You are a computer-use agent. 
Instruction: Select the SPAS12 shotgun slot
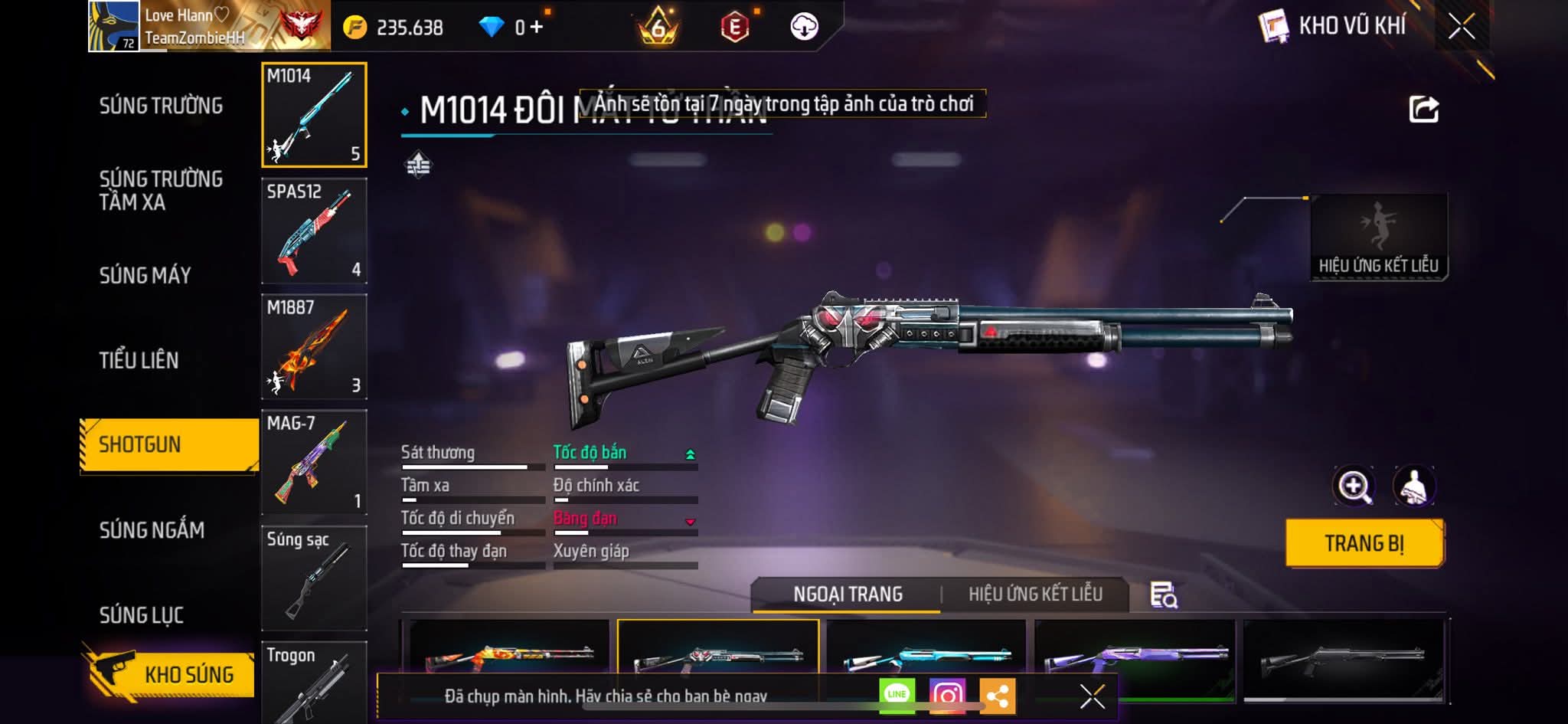(x=314, y=231)
